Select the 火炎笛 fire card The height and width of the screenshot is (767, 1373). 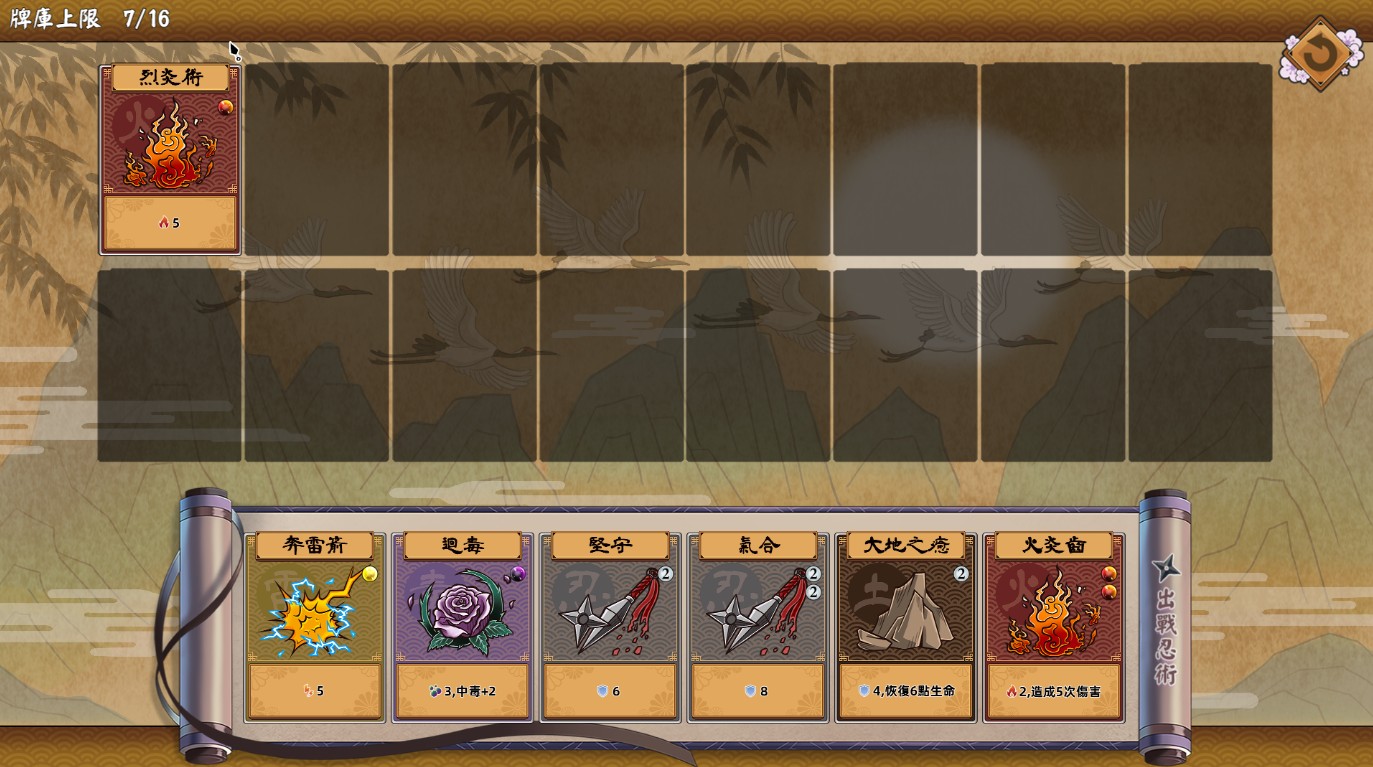(x=1053, y=626)
